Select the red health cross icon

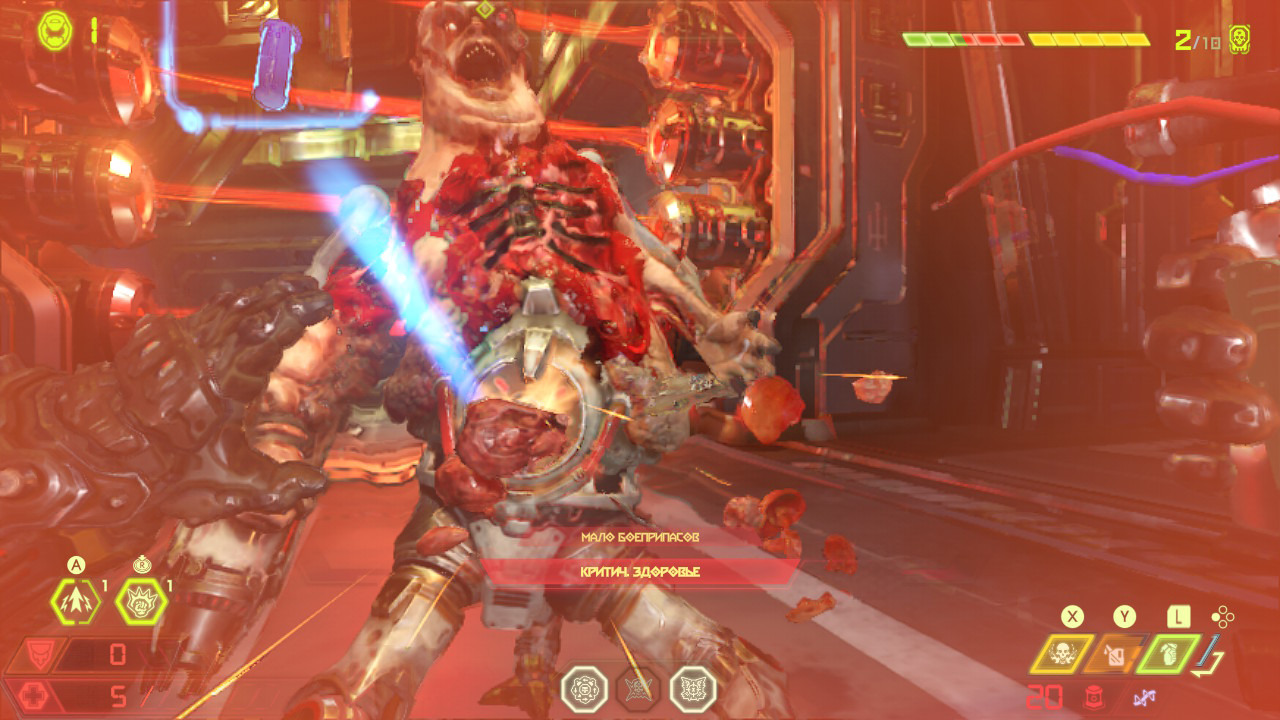click(38, 696)
